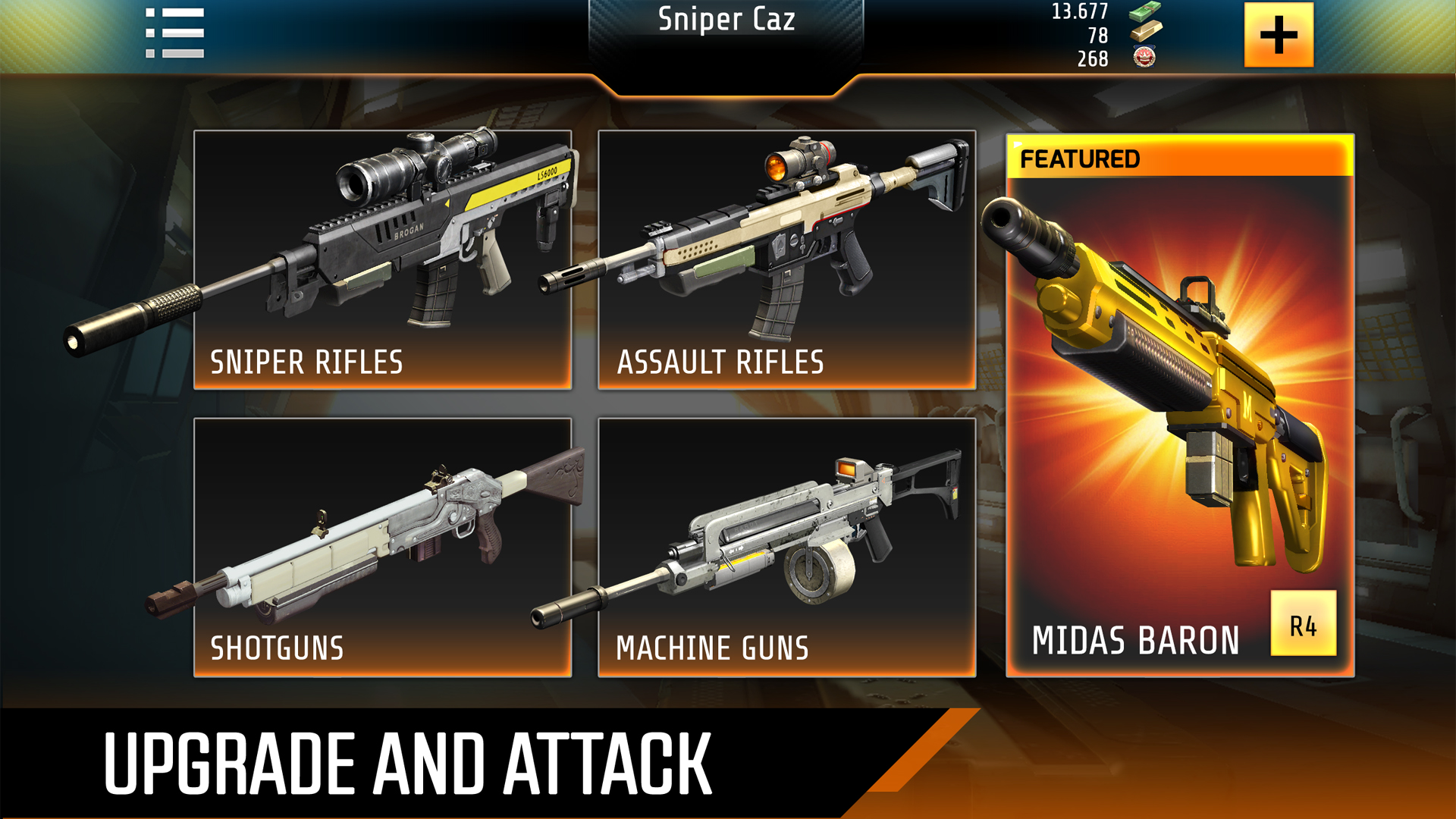Open the Assault Rifles category
The height and width of the screenshot is (819, 1456).
click(719, 362)
